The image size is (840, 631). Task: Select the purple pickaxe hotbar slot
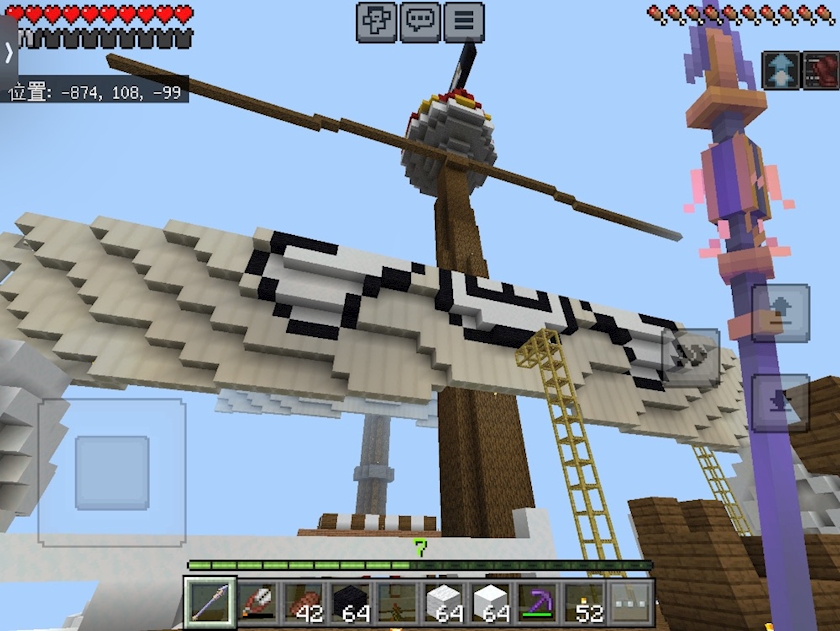tap(539, 602)
